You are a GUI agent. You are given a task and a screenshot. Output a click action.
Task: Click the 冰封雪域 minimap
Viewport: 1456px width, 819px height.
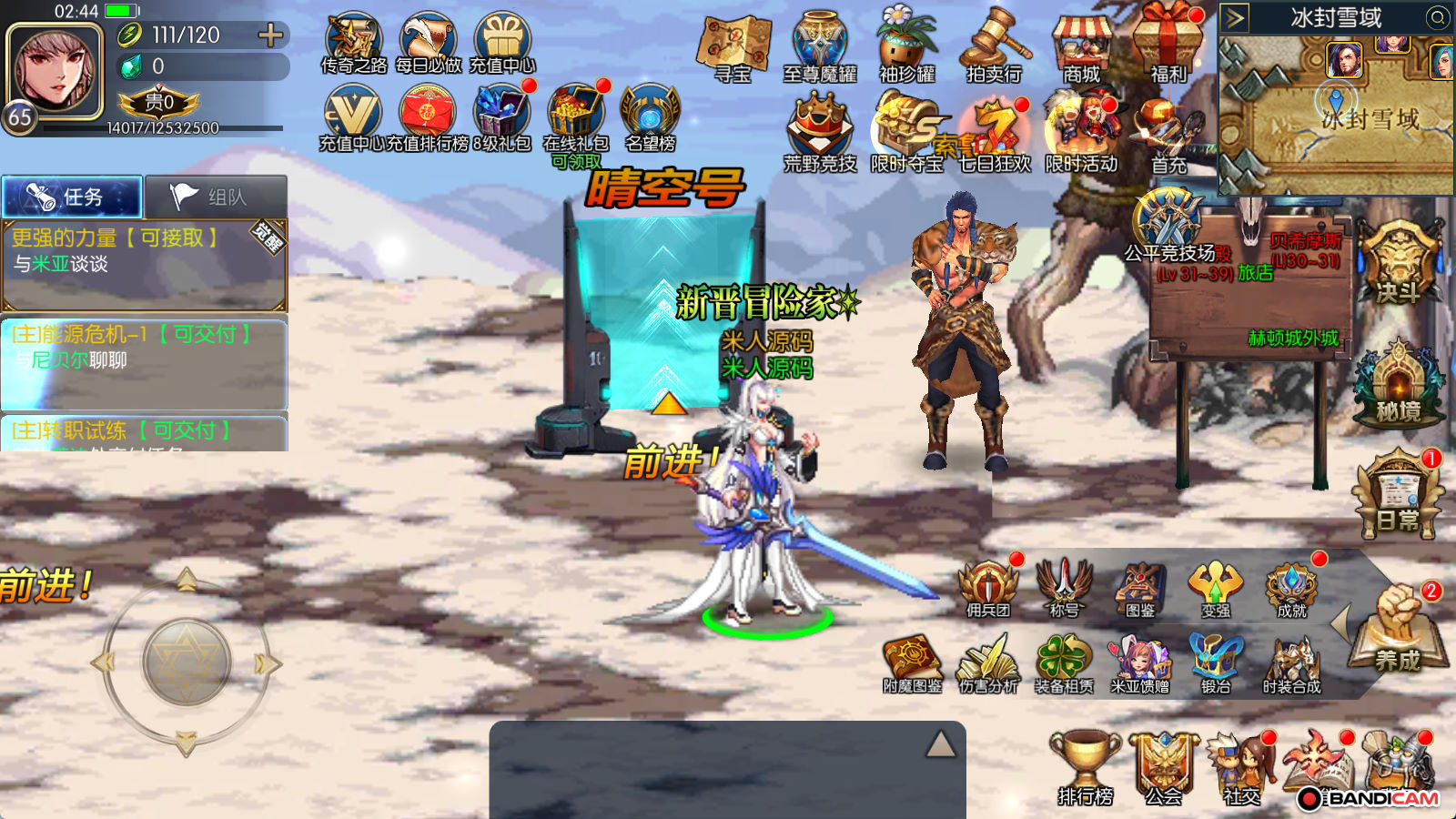pyautogui.click(x=1336, y=114)
